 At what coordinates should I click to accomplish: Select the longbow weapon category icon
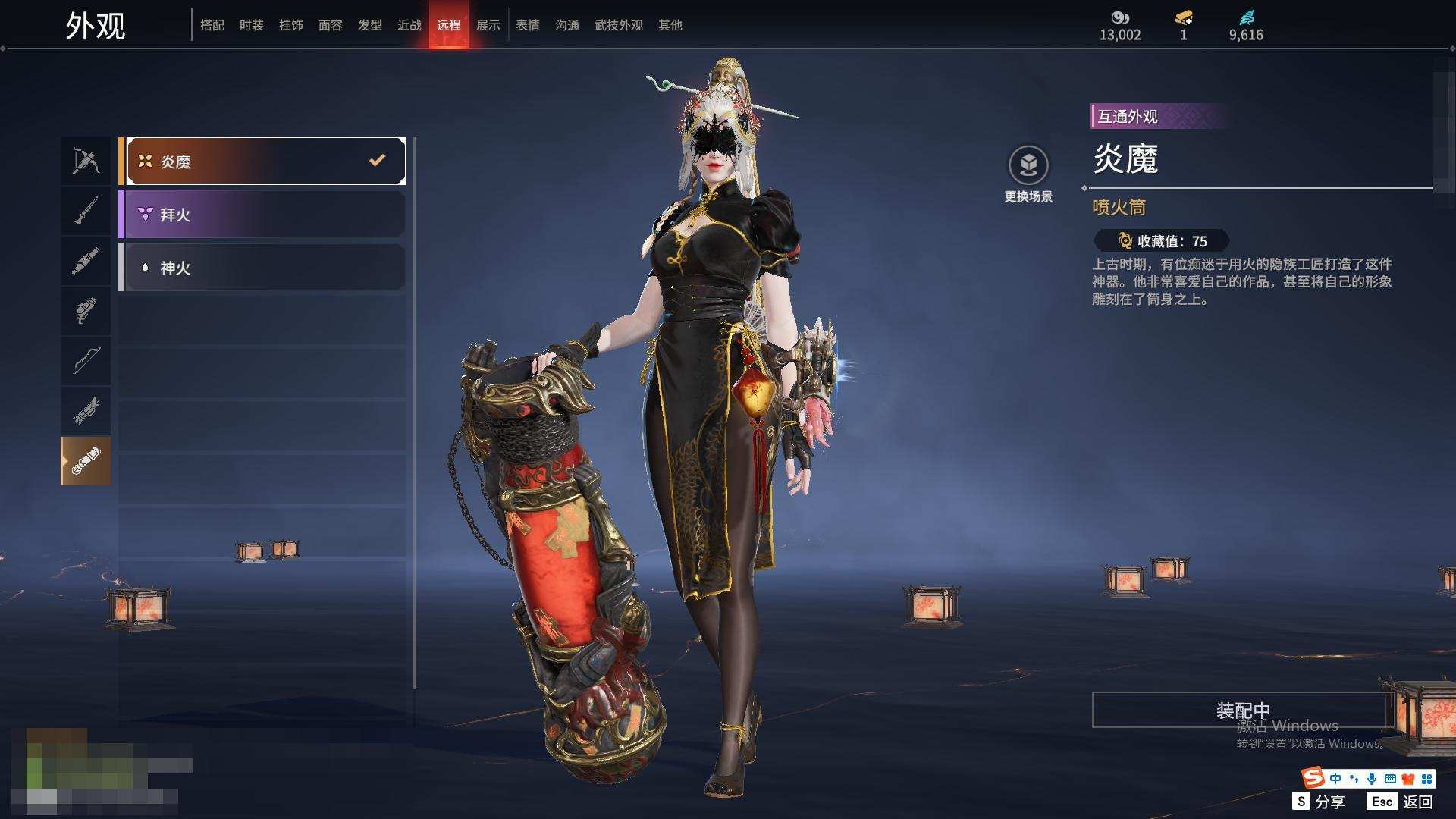86,360
